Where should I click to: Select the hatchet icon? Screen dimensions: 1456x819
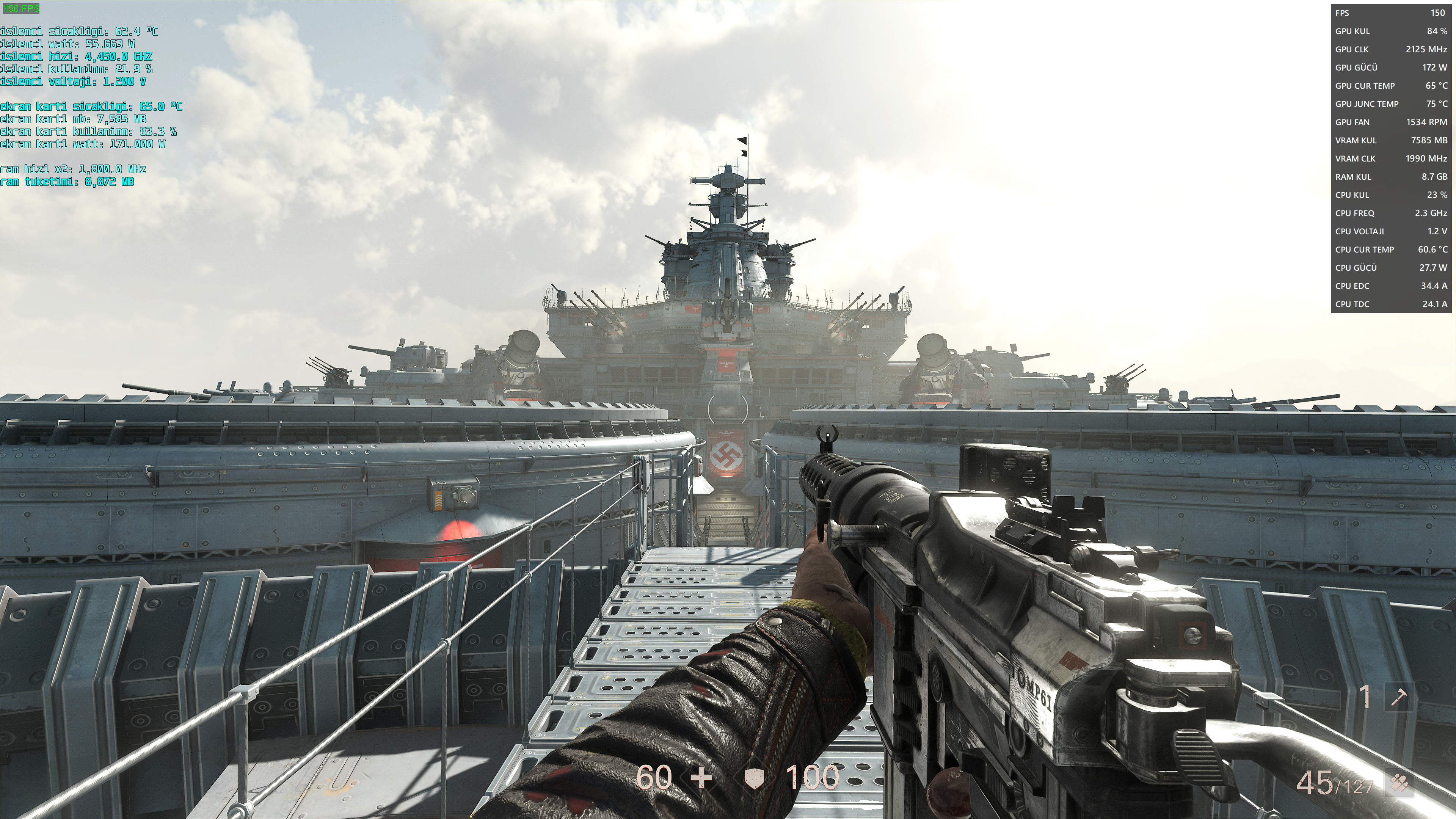[1398, 697]
